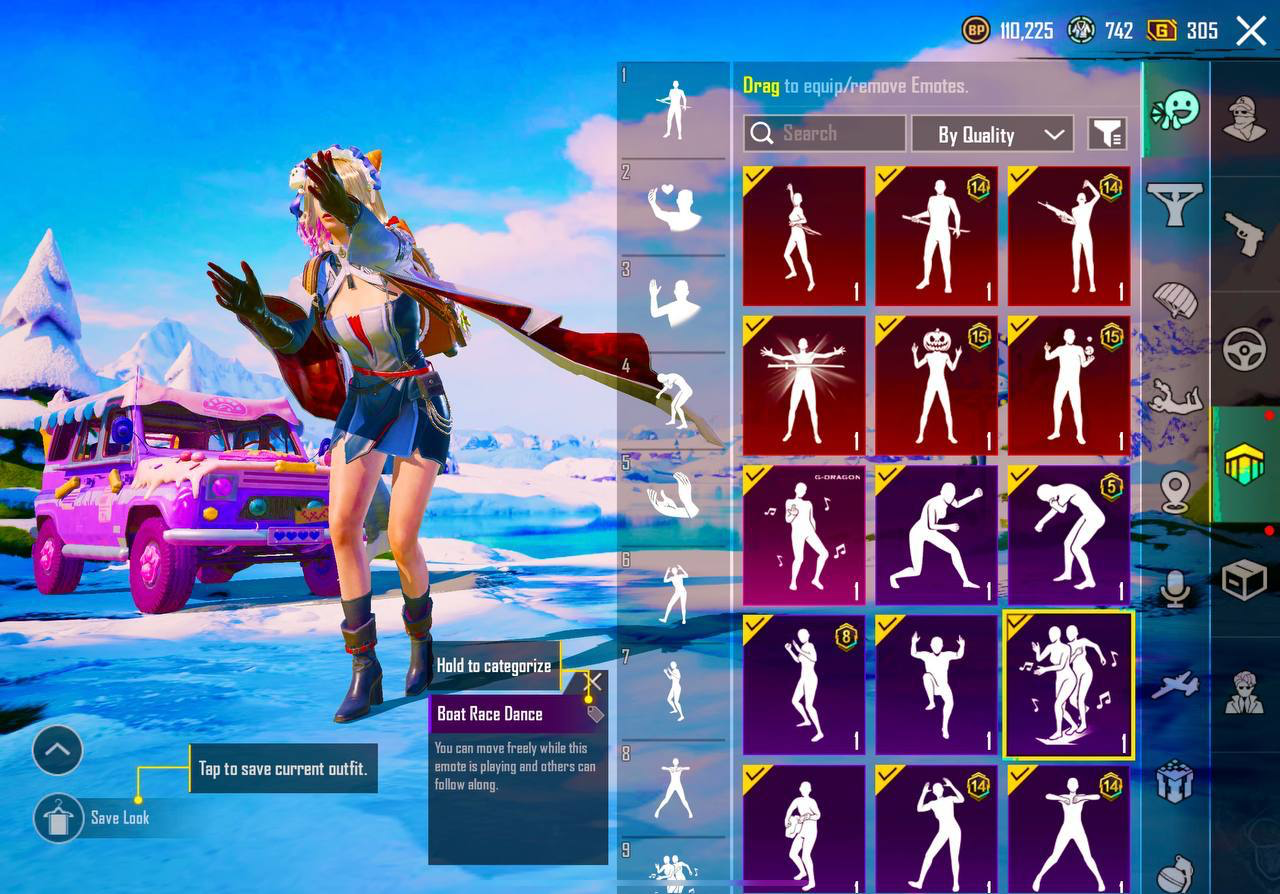Select the heart-hand emote in slot 2
1280x894 pixels.
coord(675,207)
